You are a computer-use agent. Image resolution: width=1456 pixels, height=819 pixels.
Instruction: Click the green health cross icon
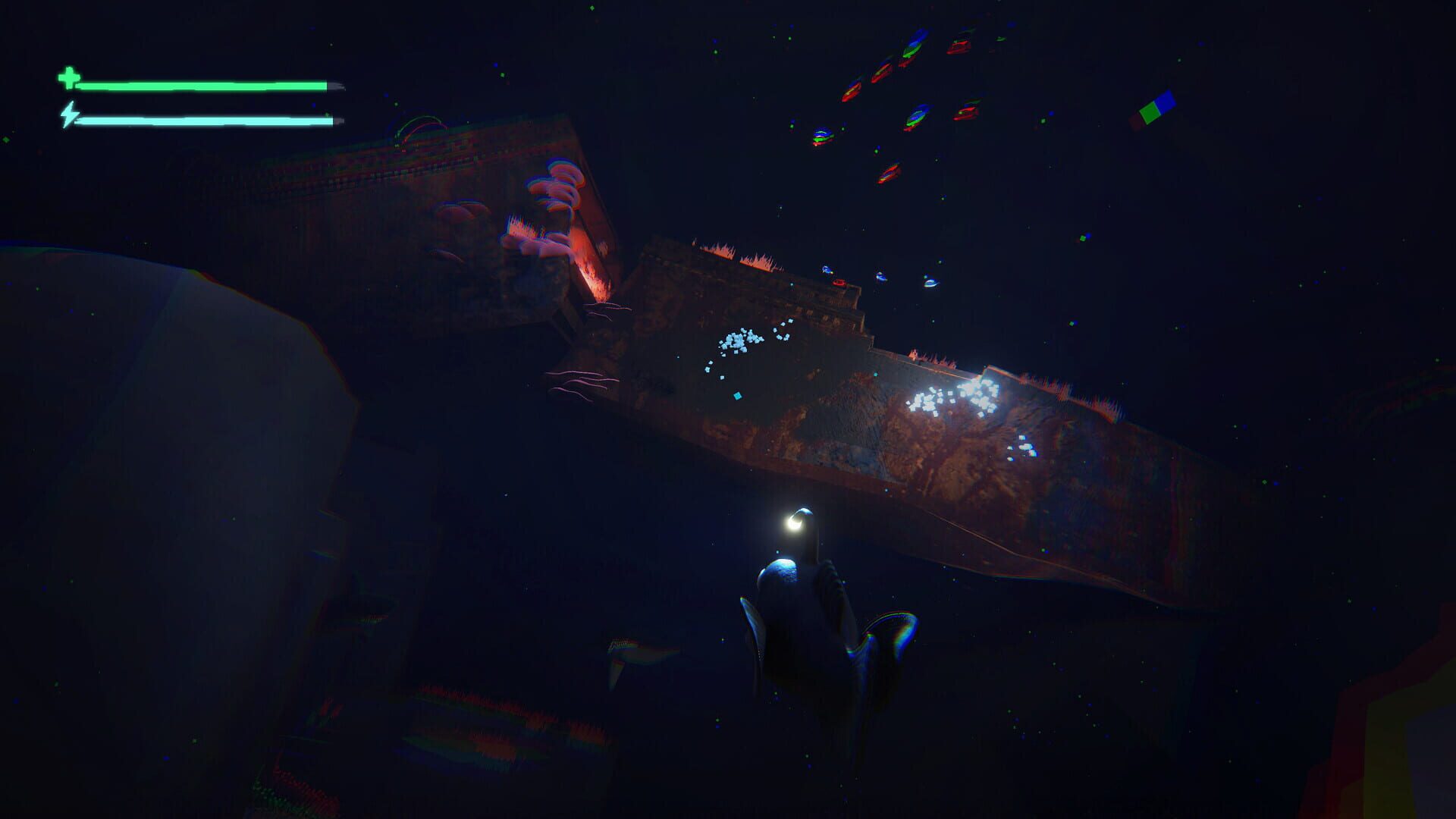67,77
